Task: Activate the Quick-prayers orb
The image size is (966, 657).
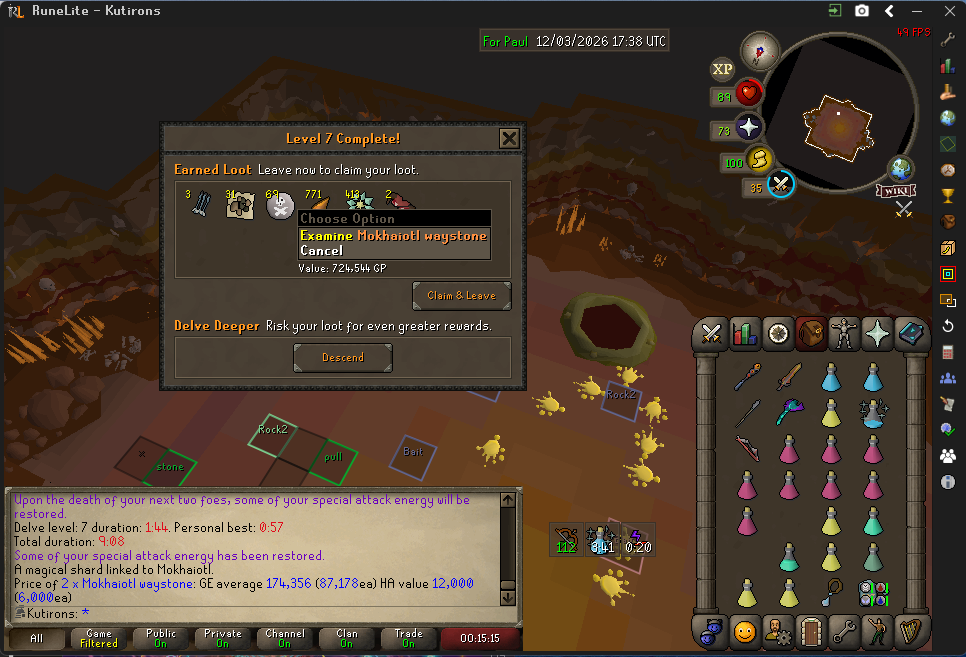Action: coord(749,128)
